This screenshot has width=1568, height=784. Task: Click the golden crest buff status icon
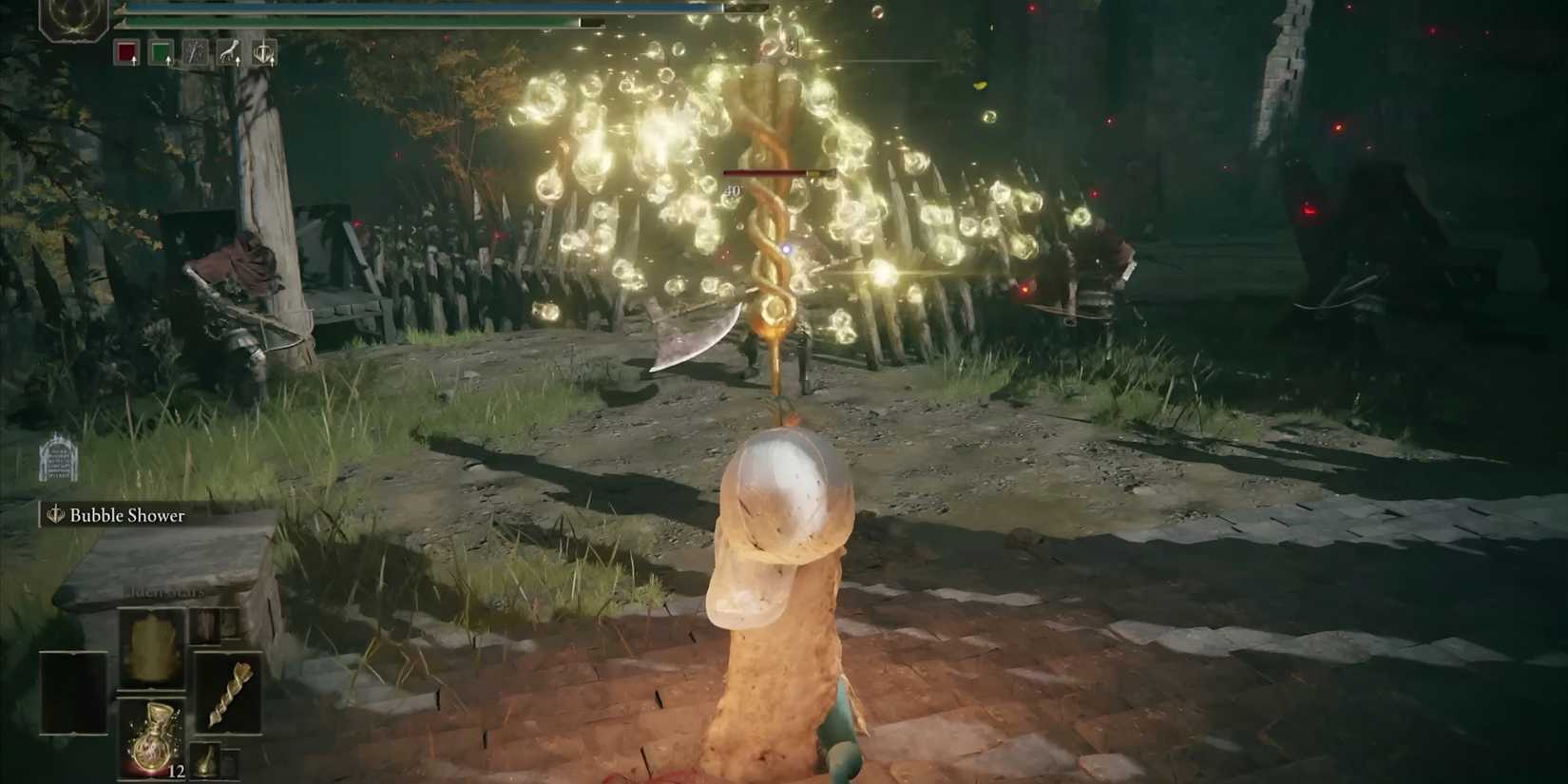coord(264,53)
